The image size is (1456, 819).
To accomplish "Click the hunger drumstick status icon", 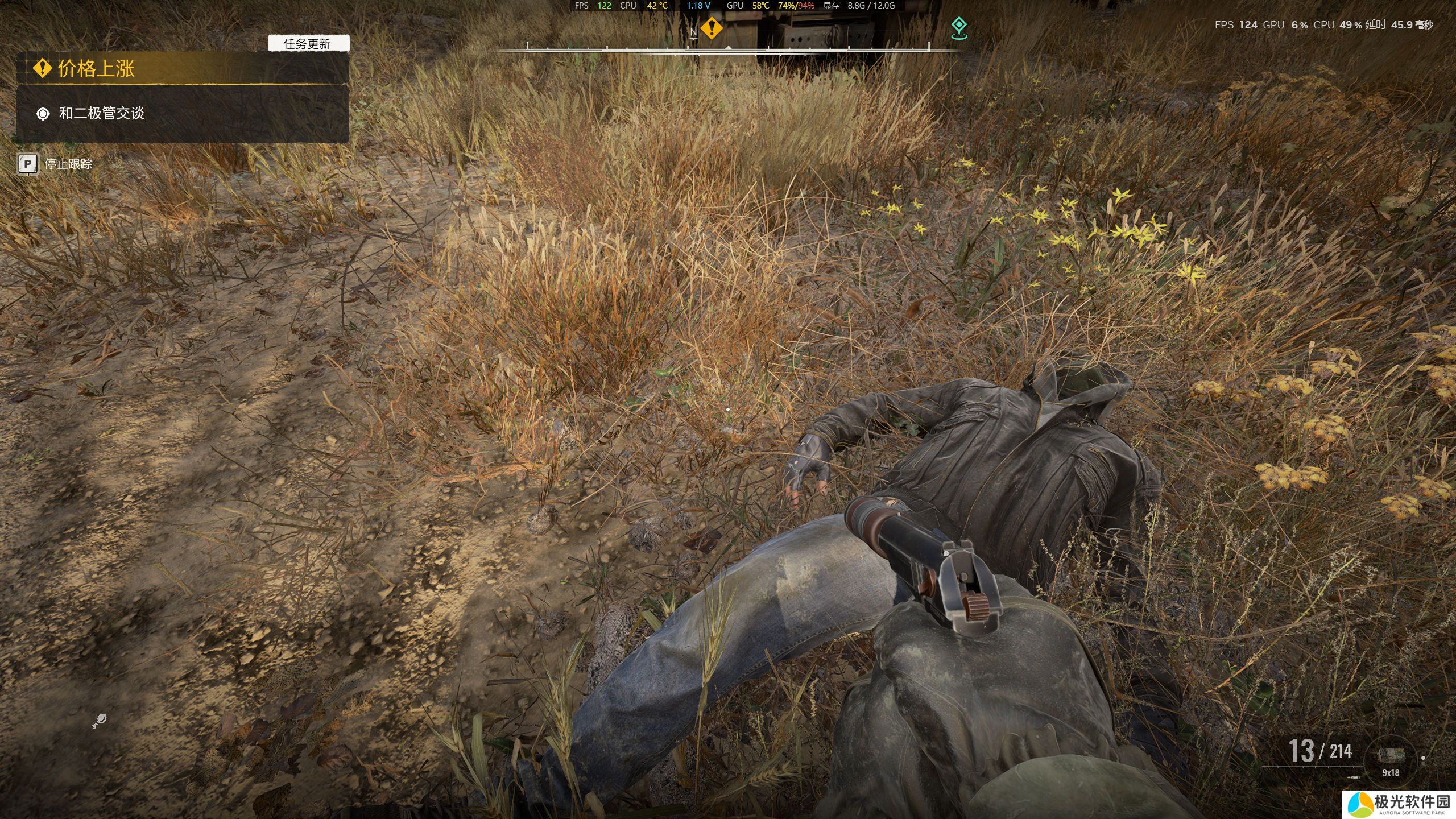I will [99, 721].
